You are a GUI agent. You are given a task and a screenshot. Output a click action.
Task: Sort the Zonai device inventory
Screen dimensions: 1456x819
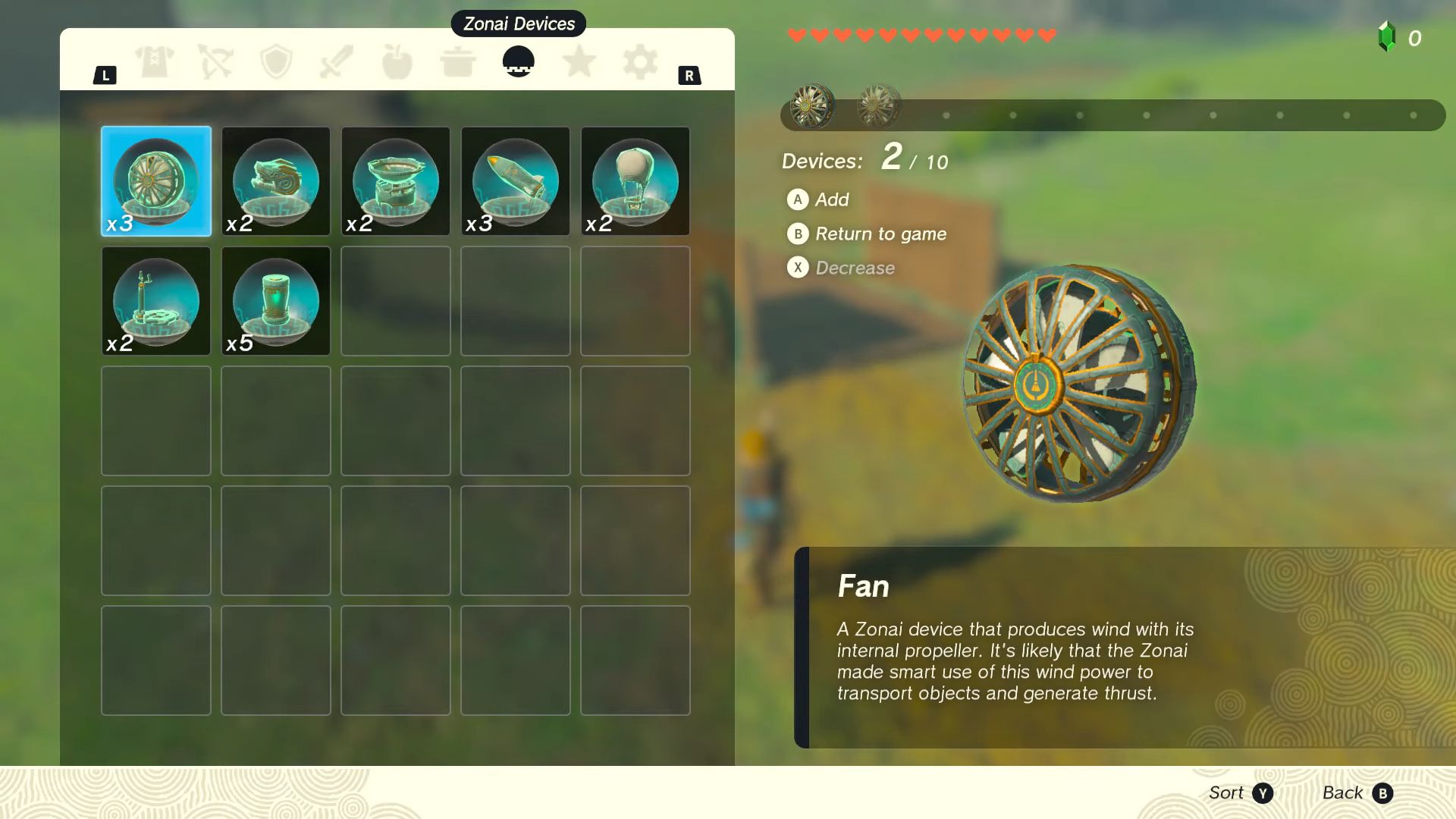(1241, 793)
